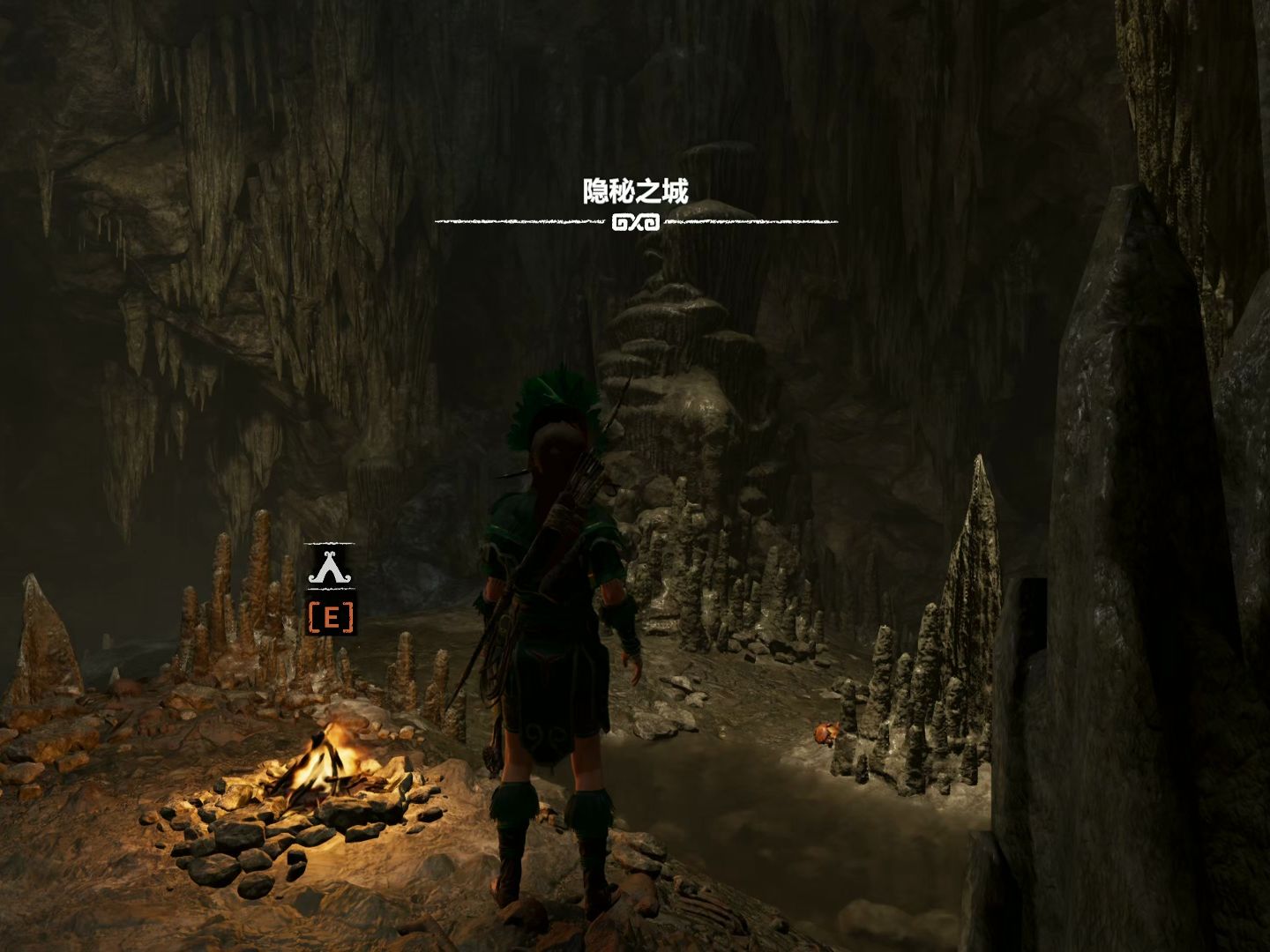Click the base camp tent icon

click(x=331, y=568)
